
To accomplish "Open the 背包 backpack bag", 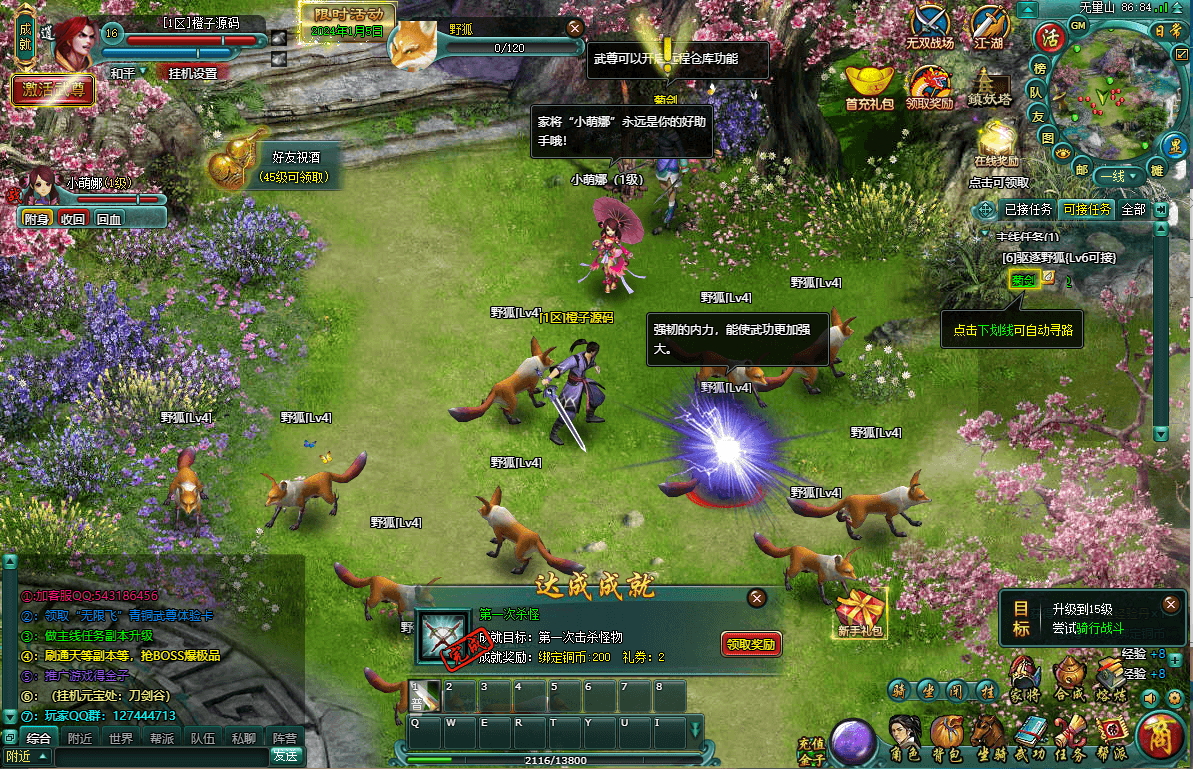I will coord(946,739).
